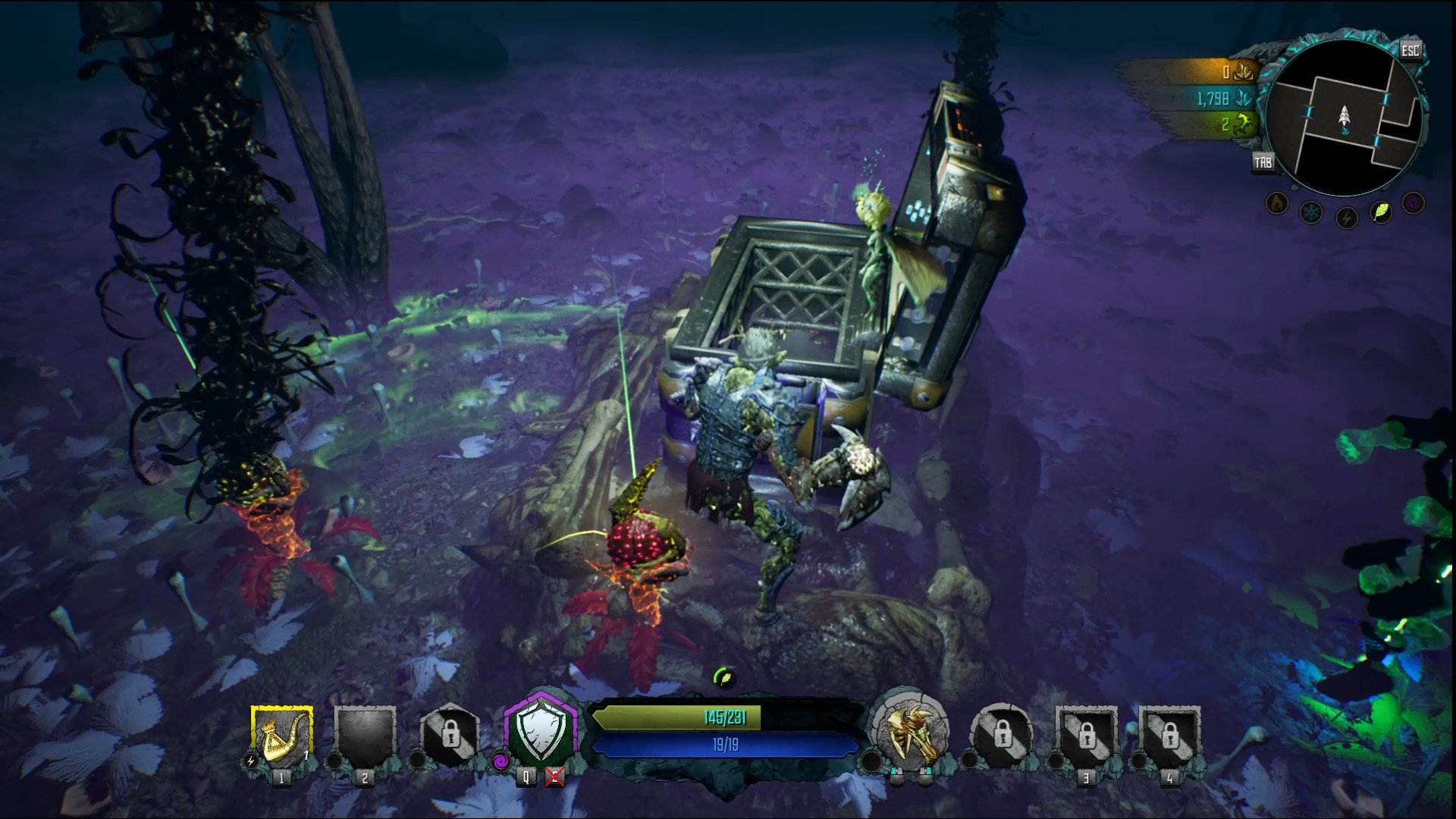
Task: Click the golden harp item in hotbar slot 1
Action: pyautogui.click(x=281, y=736)
